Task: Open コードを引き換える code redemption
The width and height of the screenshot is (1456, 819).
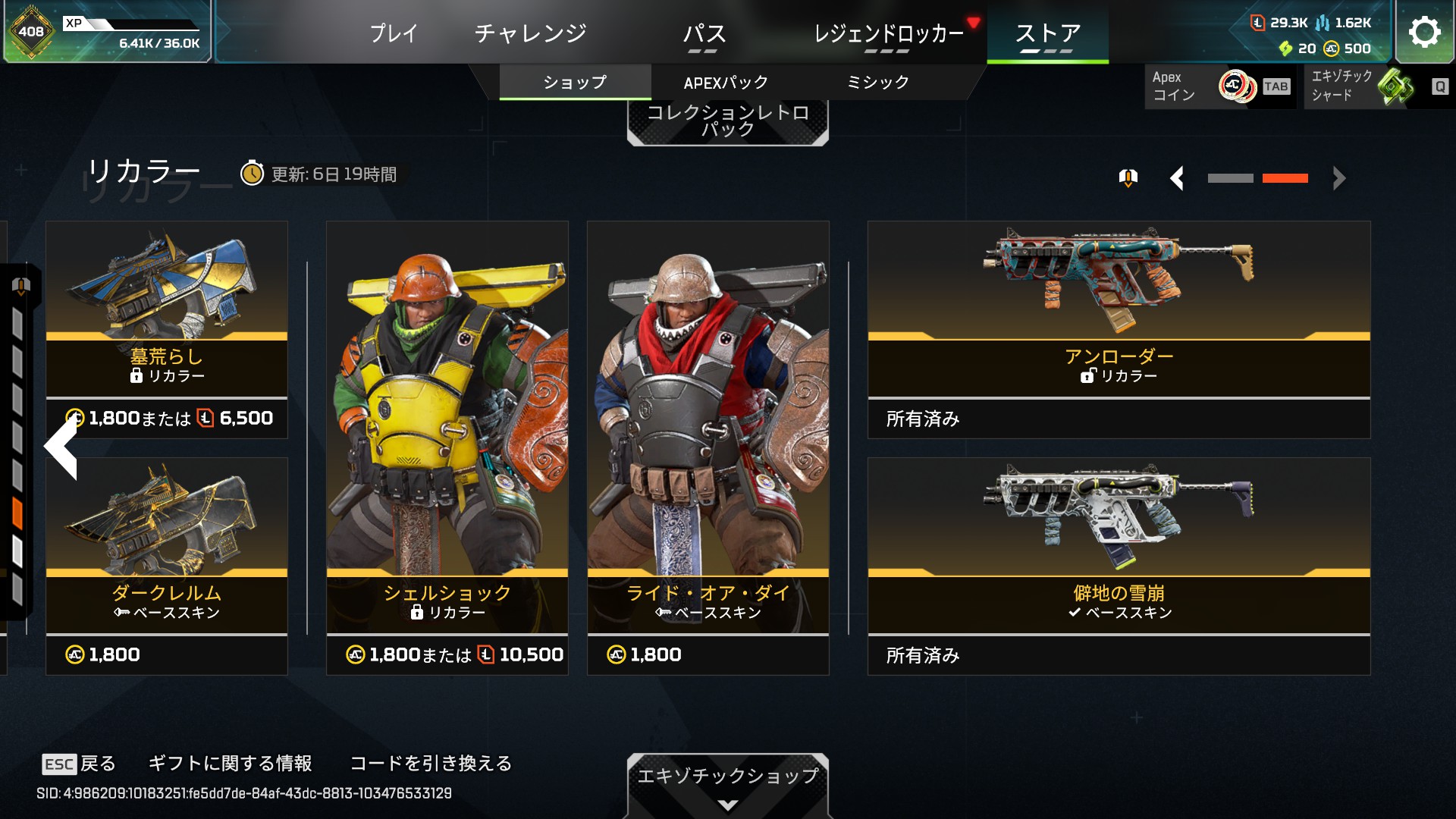Action: tap(431, 763)
